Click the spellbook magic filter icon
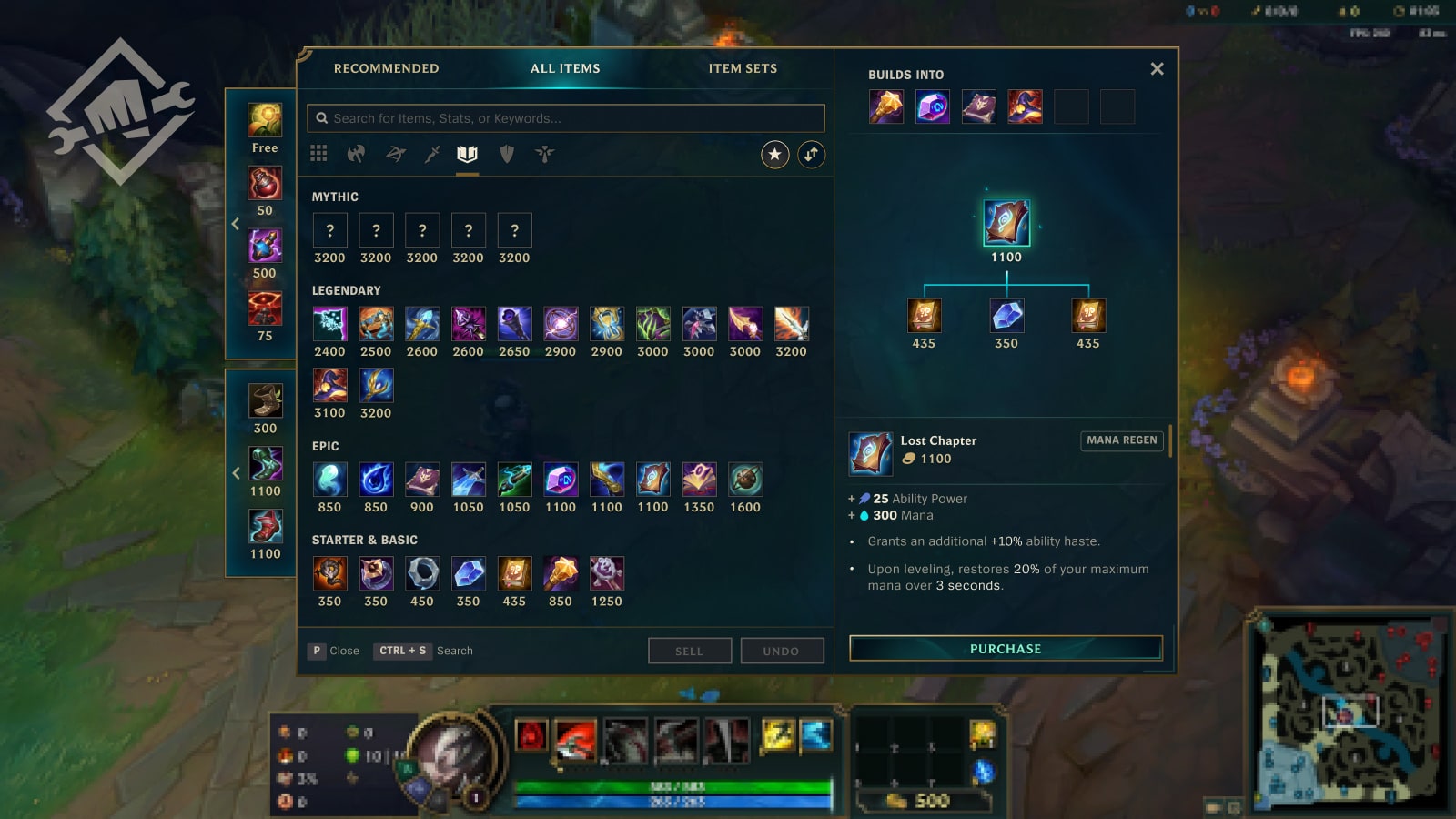1456x819 pixels. 468,154
